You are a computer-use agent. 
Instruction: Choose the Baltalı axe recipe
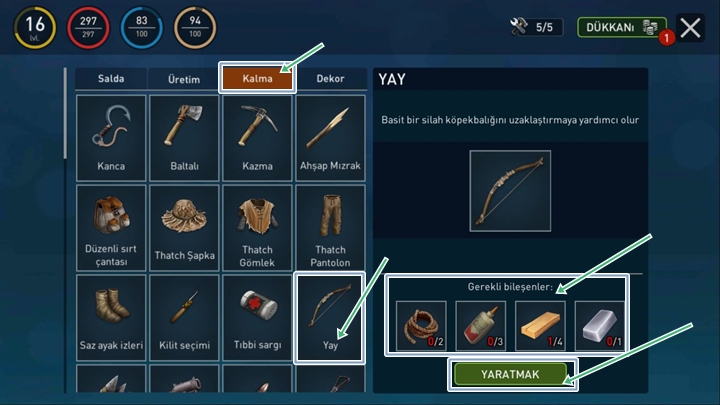point(184,138)
